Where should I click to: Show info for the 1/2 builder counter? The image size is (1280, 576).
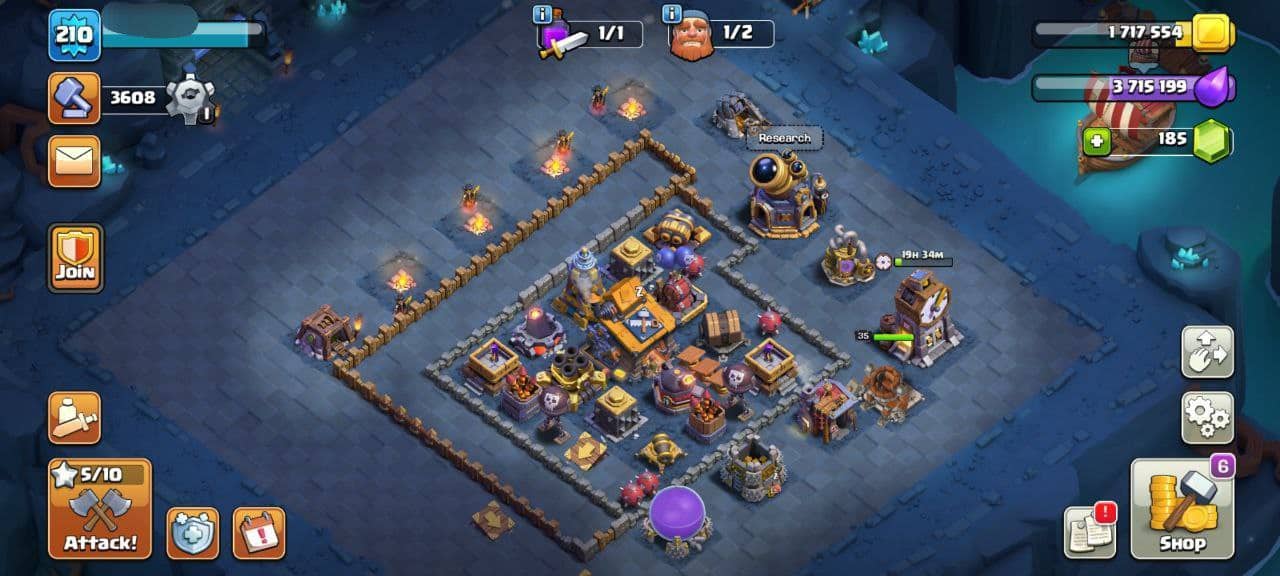(x=671, y=14)
